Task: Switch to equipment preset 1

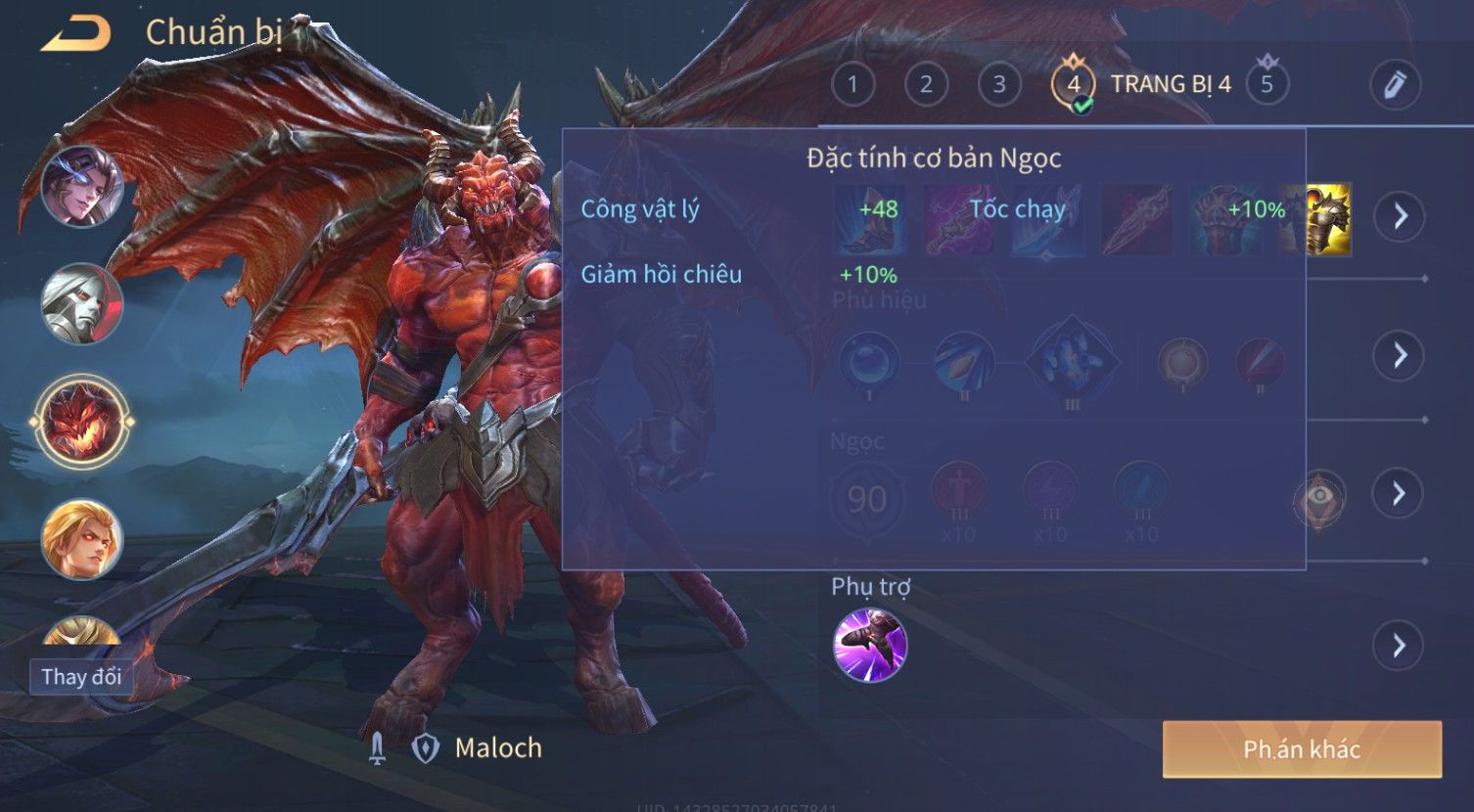Action: click(852, 84)
